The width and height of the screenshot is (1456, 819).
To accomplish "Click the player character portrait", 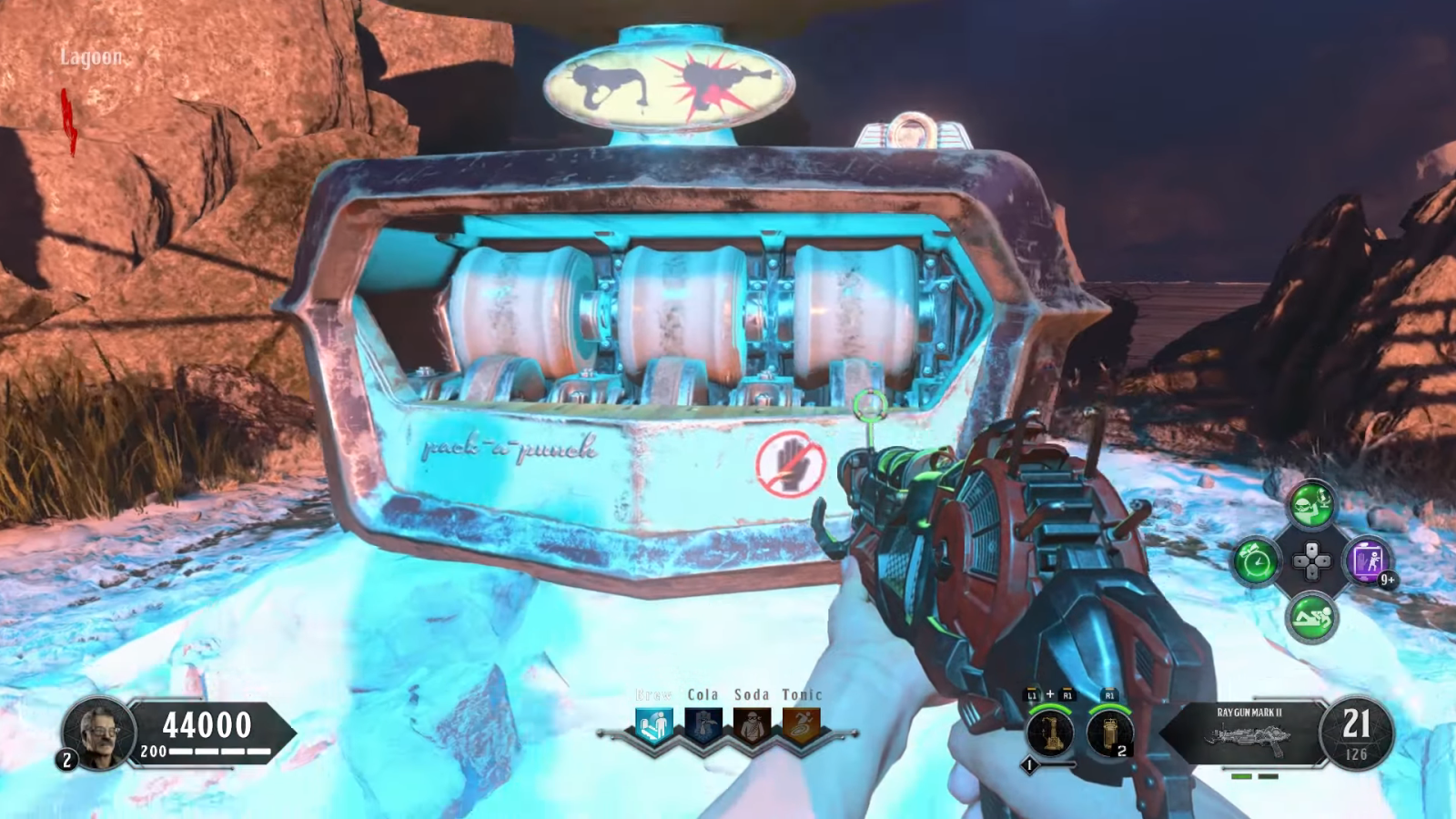I will coord(99,733).
